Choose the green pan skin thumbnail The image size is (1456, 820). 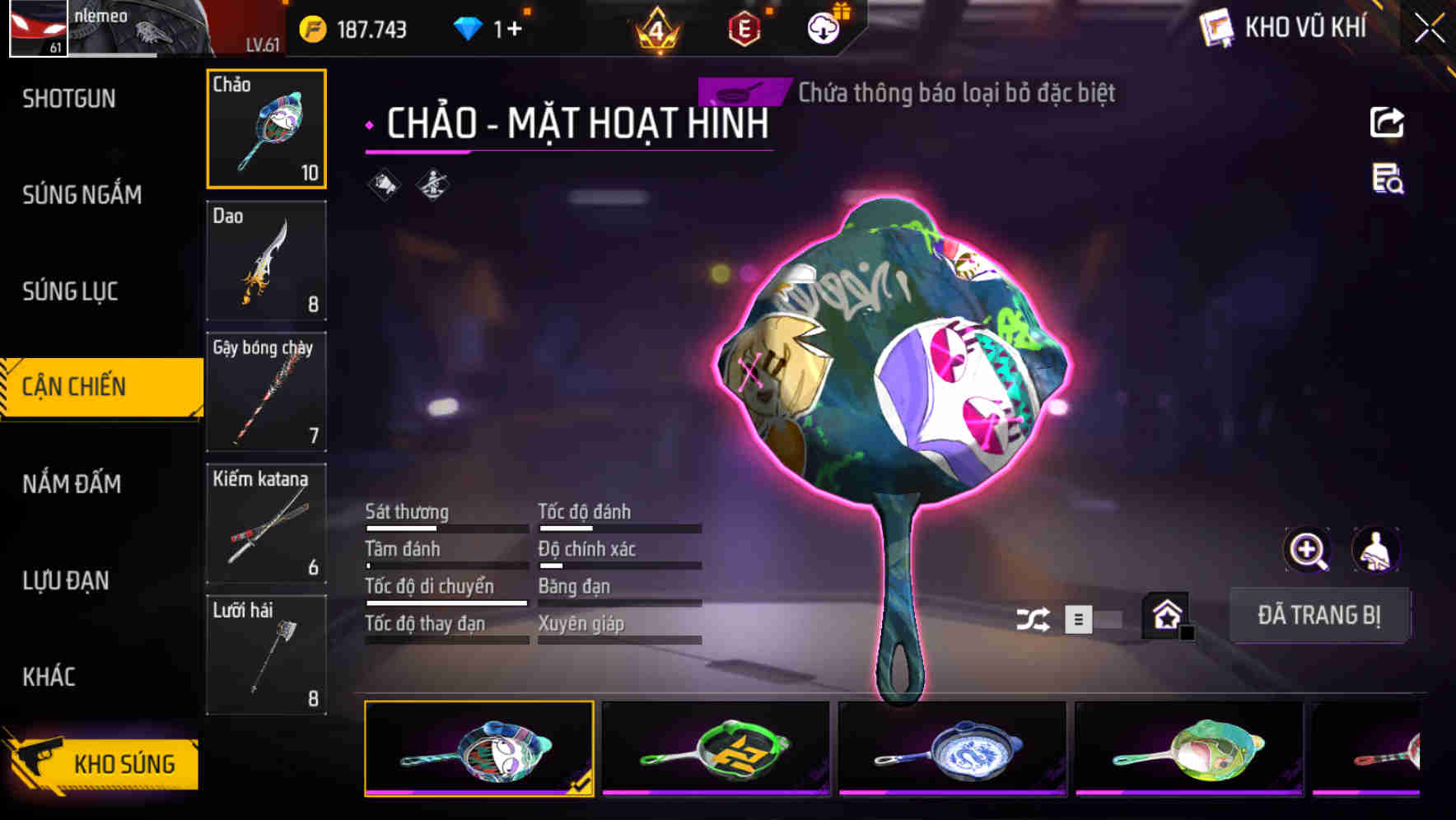pyautogui.click(x=715, y=748)
